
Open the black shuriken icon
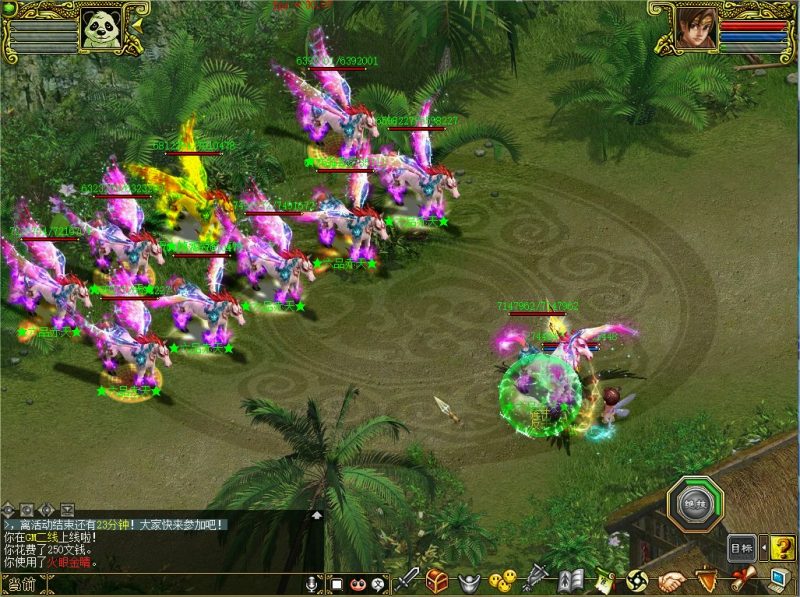[x=637, y=580]
